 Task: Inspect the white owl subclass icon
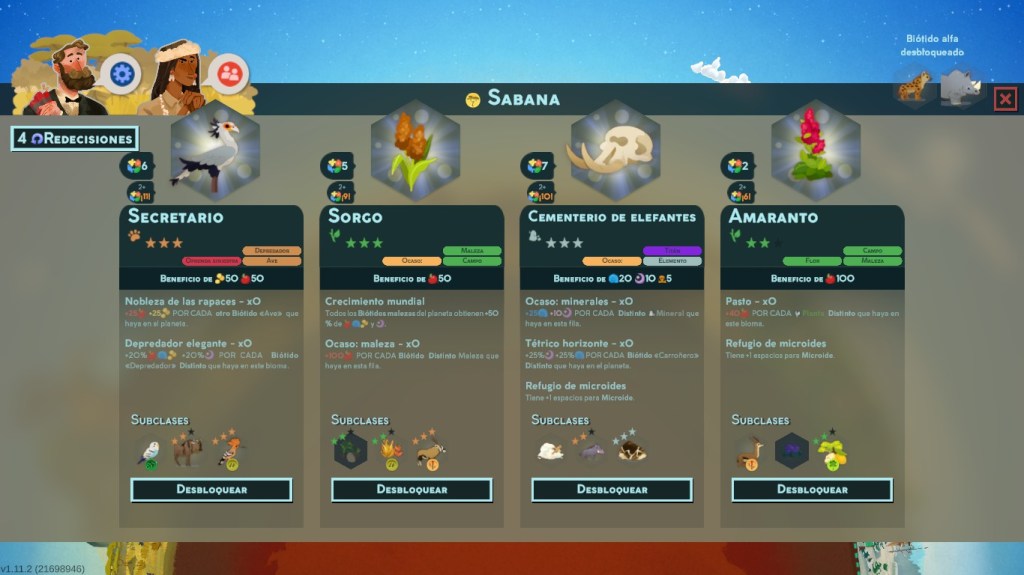click(x=148, y=451)
